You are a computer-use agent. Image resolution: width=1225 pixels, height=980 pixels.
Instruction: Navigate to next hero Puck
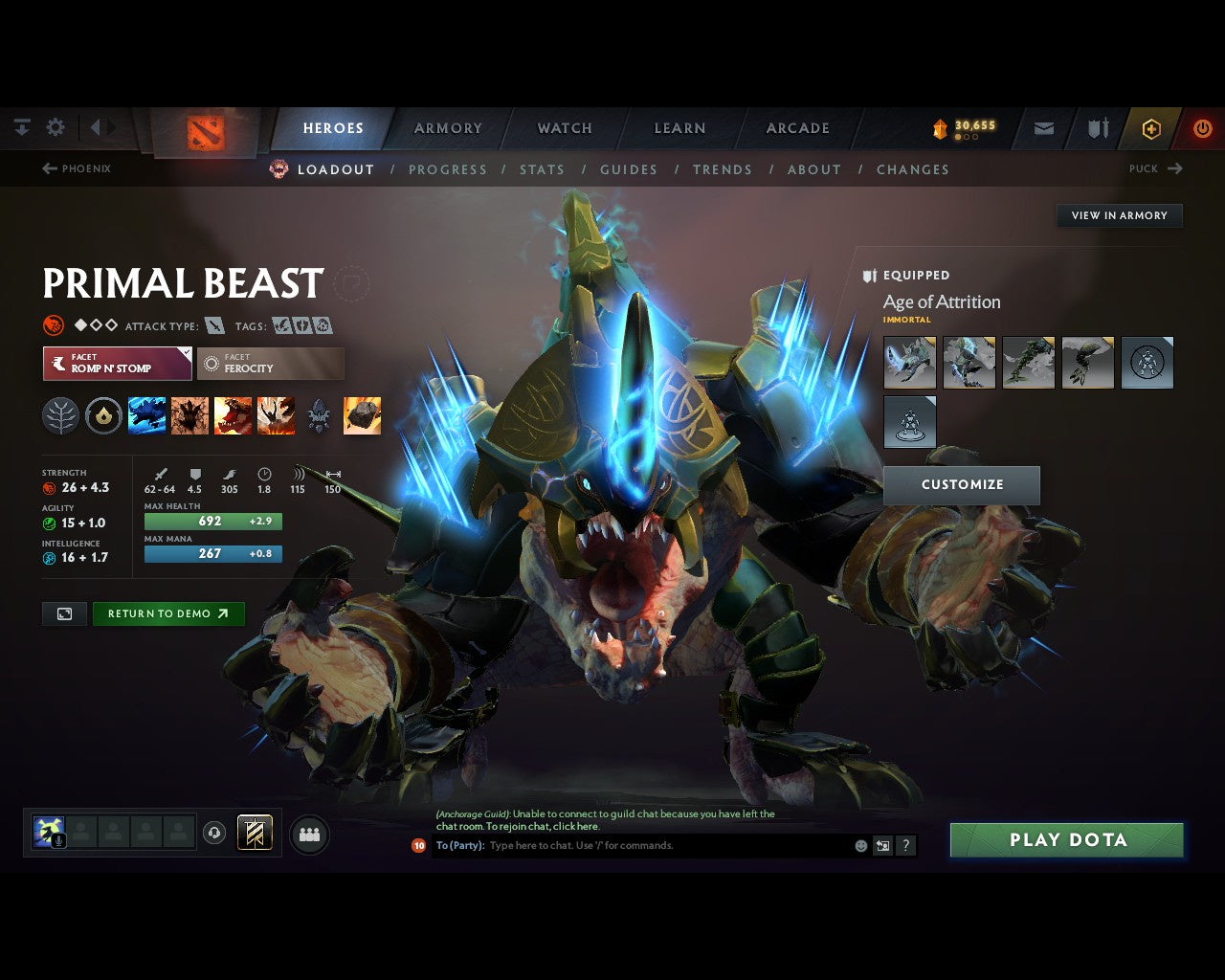[1156, 168]
